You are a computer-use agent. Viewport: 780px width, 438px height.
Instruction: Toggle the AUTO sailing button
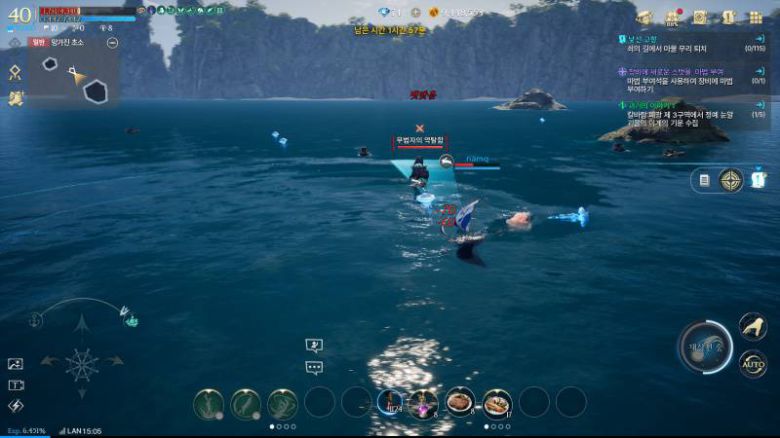[x=753, y=364]
